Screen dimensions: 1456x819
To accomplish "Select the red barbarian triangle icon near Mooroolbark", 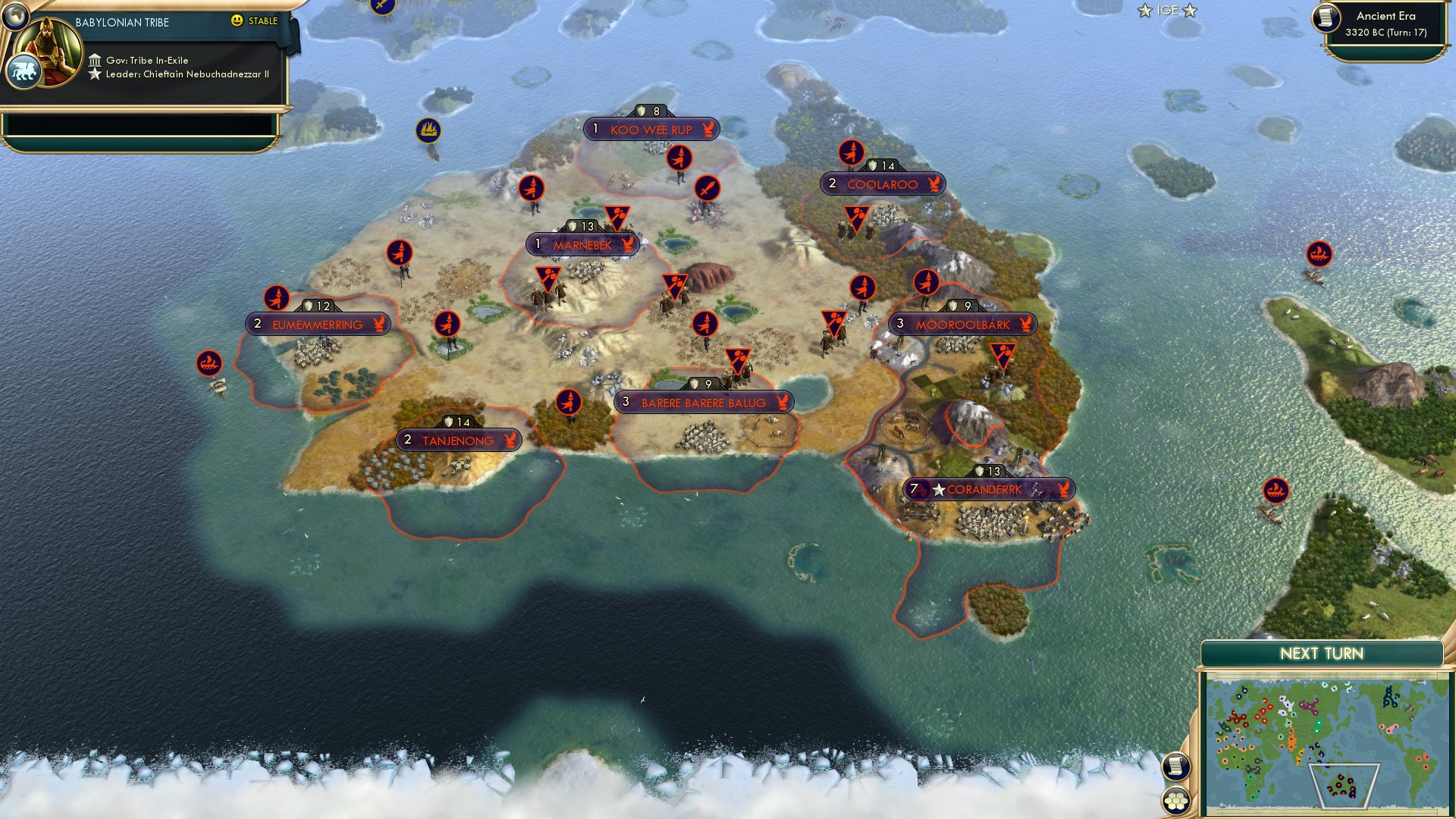I will pyautogui.click(x=1003, y=353).
